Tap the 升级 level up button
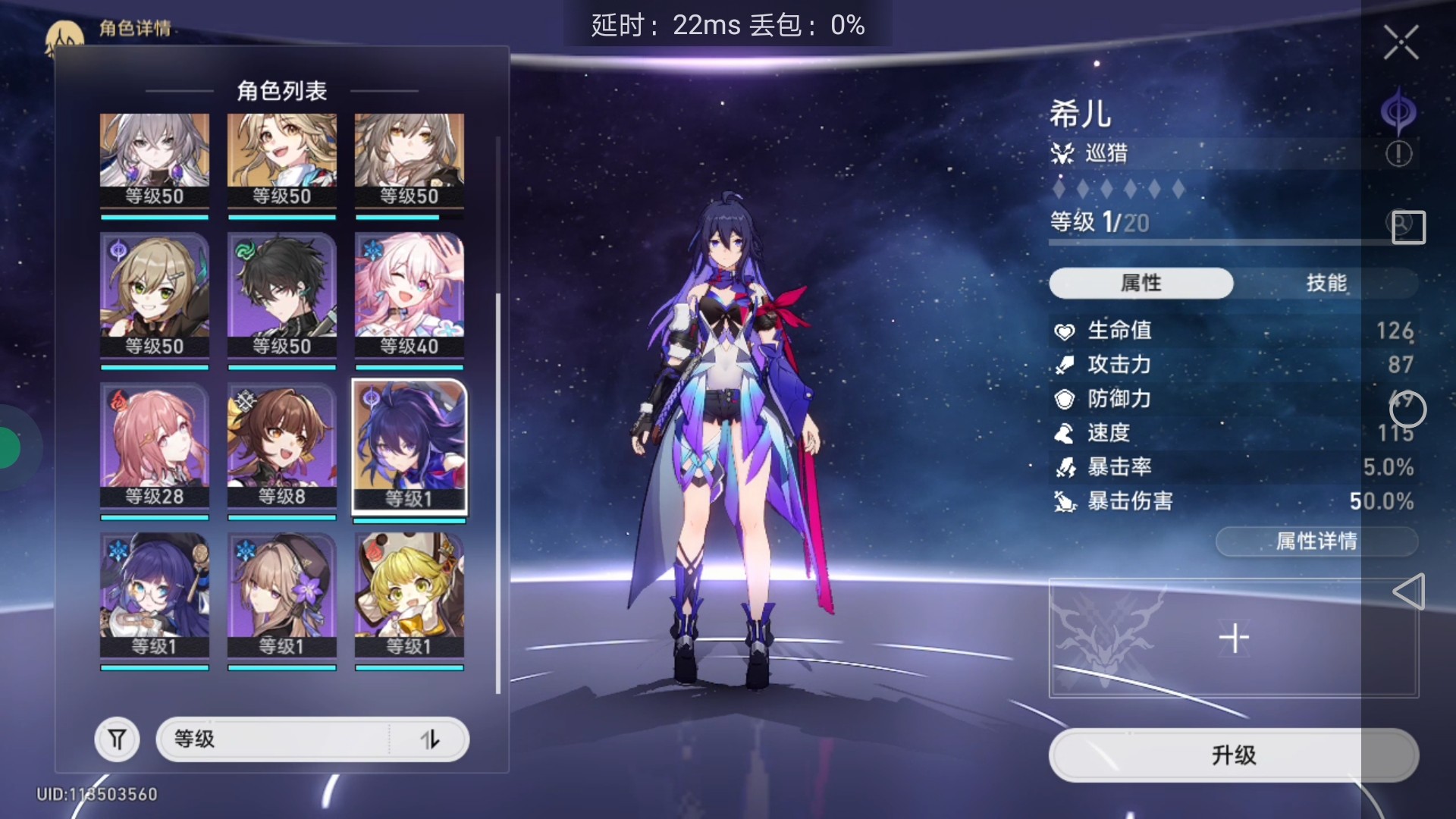1456x819 pixels. click(x=1233, y=755)
